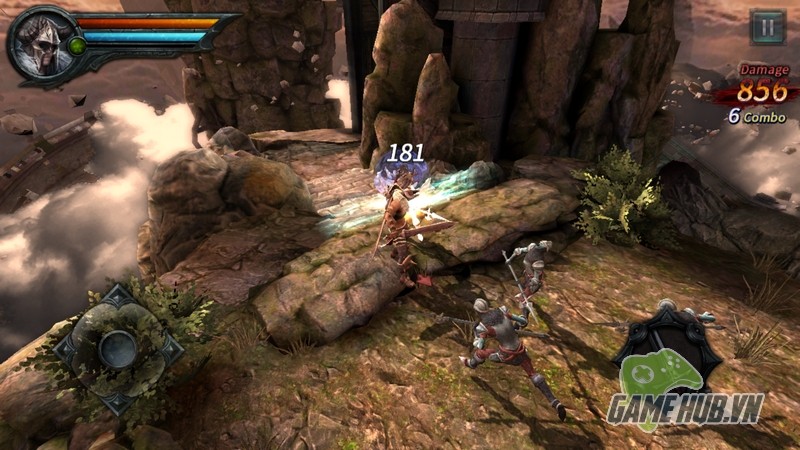The height and width of the screenshot is (450, 800).
Task: Click the green orb beside the portrait
Action: point(76,46)
